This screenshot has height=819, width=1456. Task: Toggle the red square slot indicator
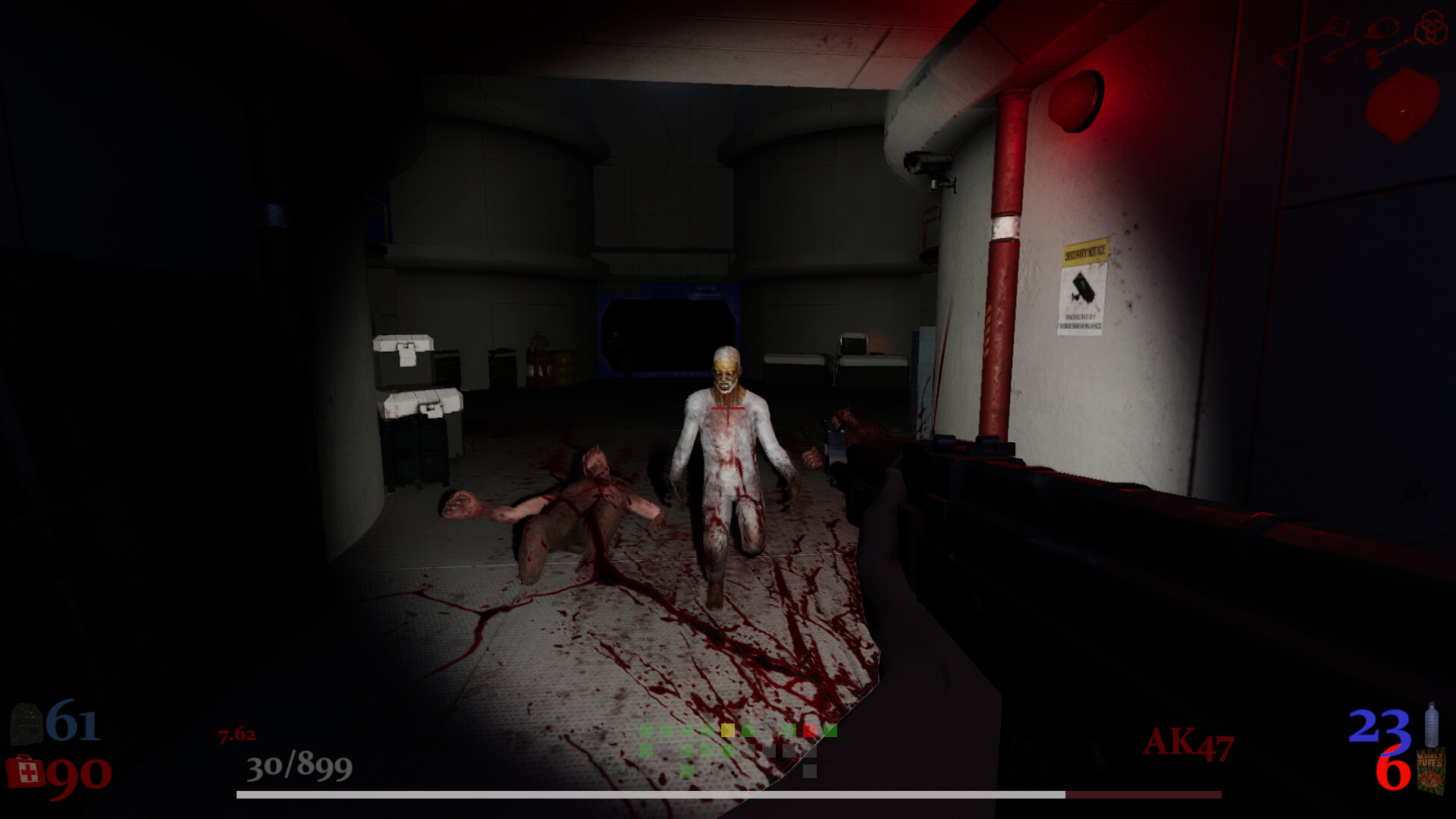[x=810, y=730]
